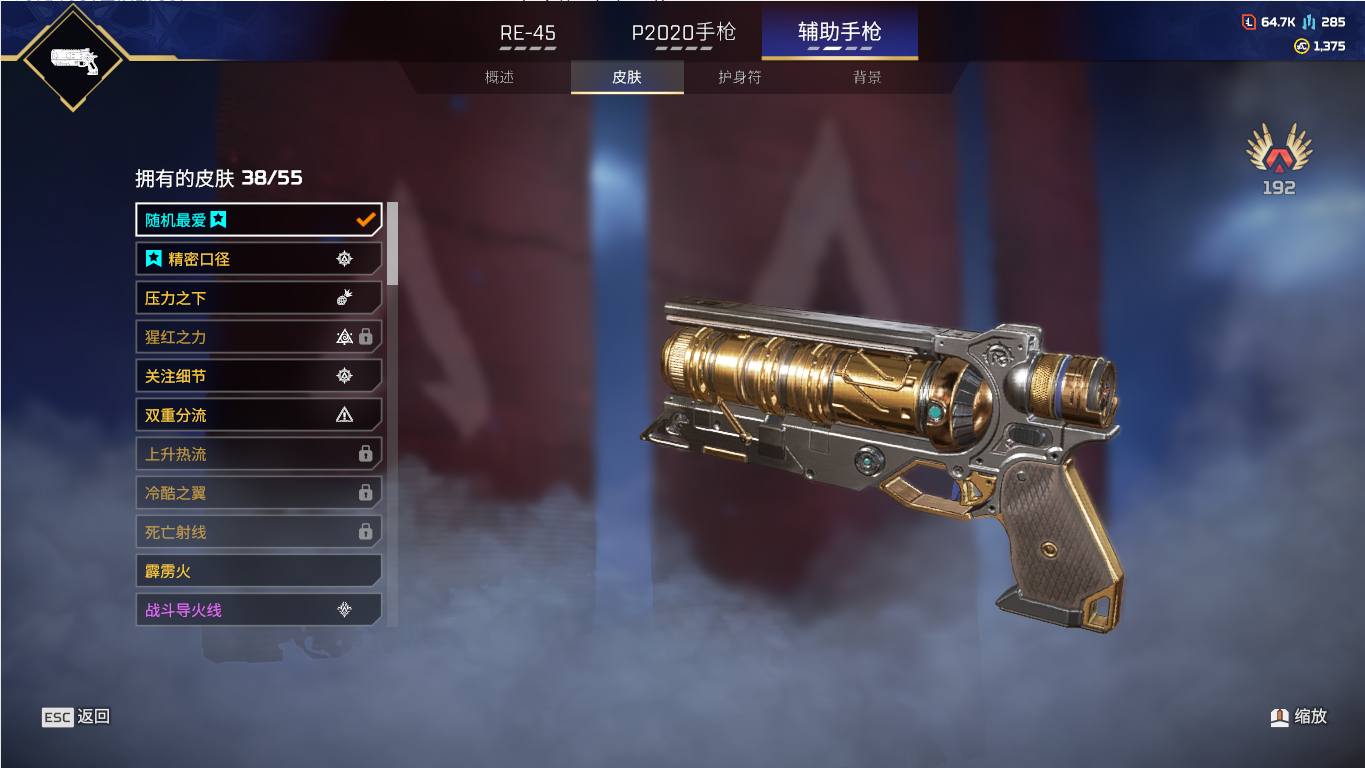This screenshot has height=768, width=1365.
Task: Open the 辅助手枪 weapon tab
Action: click(839, 33)
